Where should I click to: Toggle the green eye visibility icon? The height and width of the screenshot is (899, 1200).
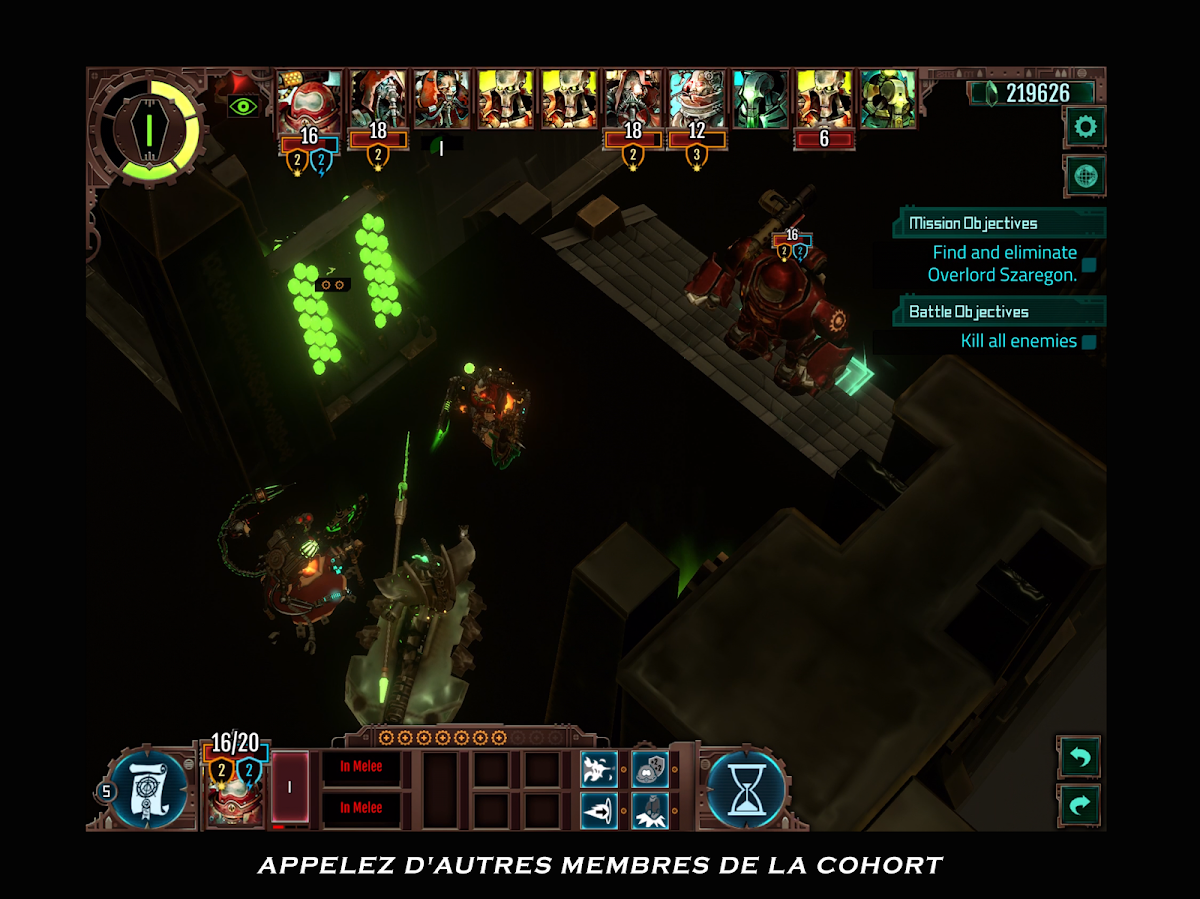coord(243,106)
